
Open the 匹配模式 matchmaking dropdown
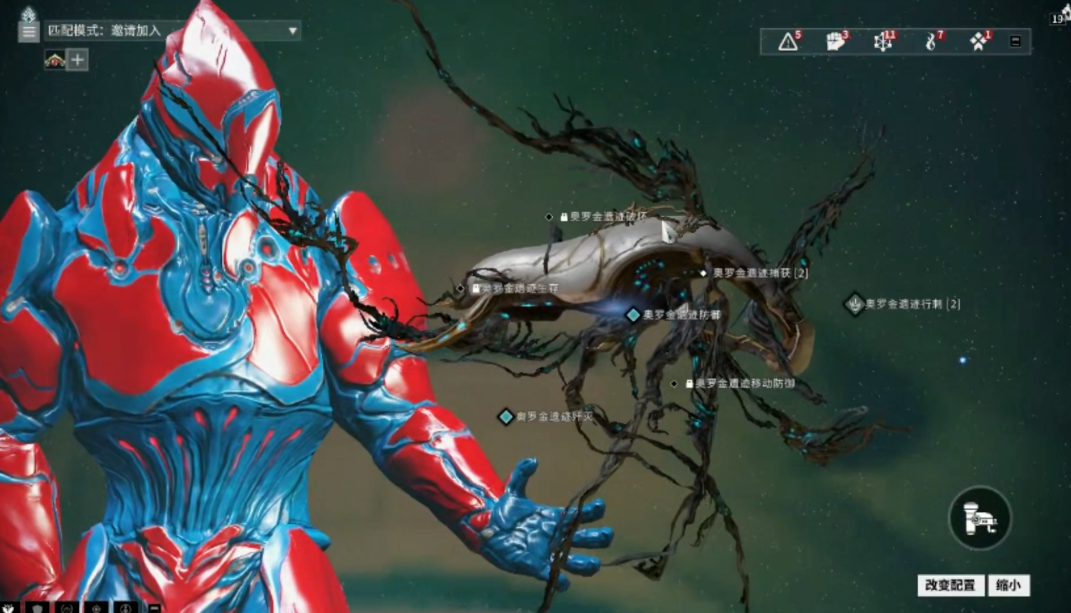pos(172,31)
